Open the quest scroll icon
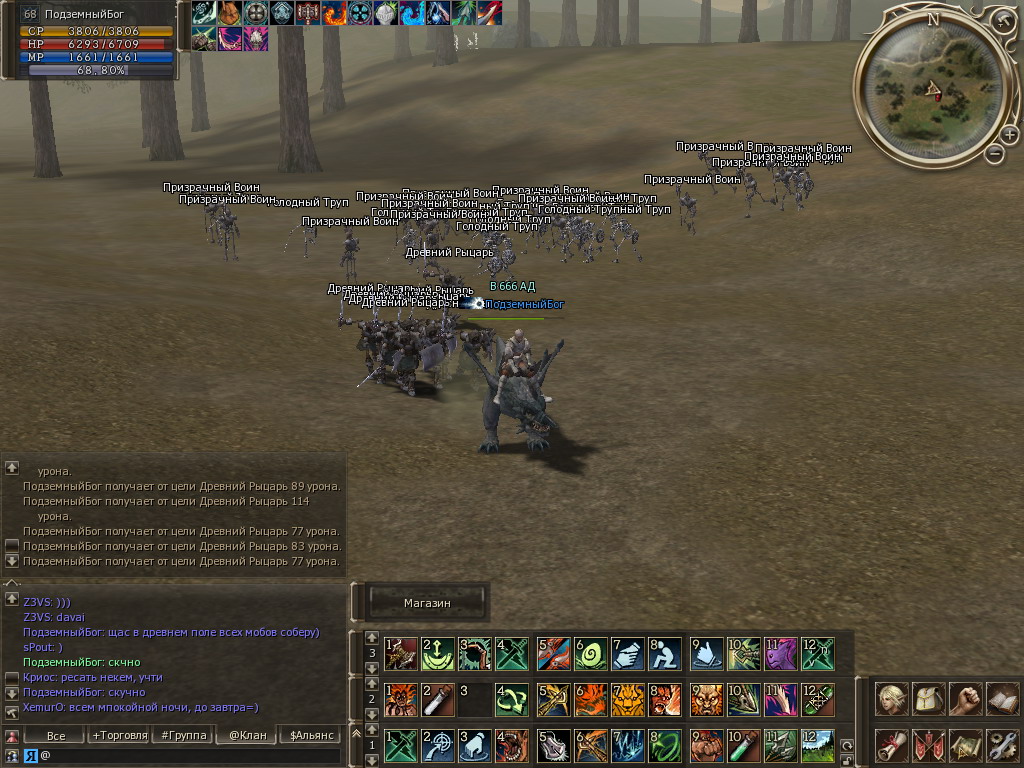 [891, 744]
